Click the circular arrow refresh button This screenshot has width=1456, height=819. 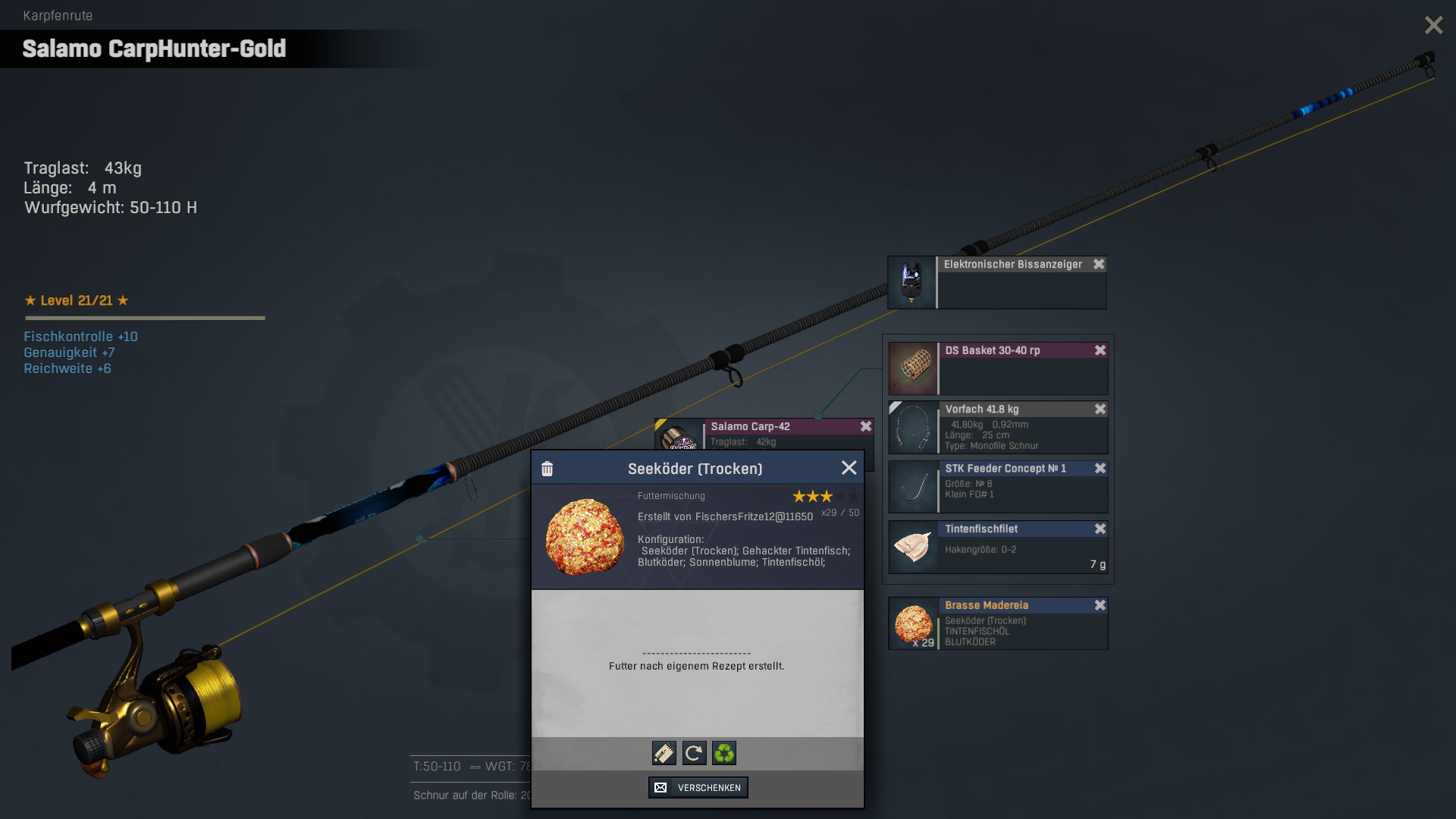tap(694, 753)
